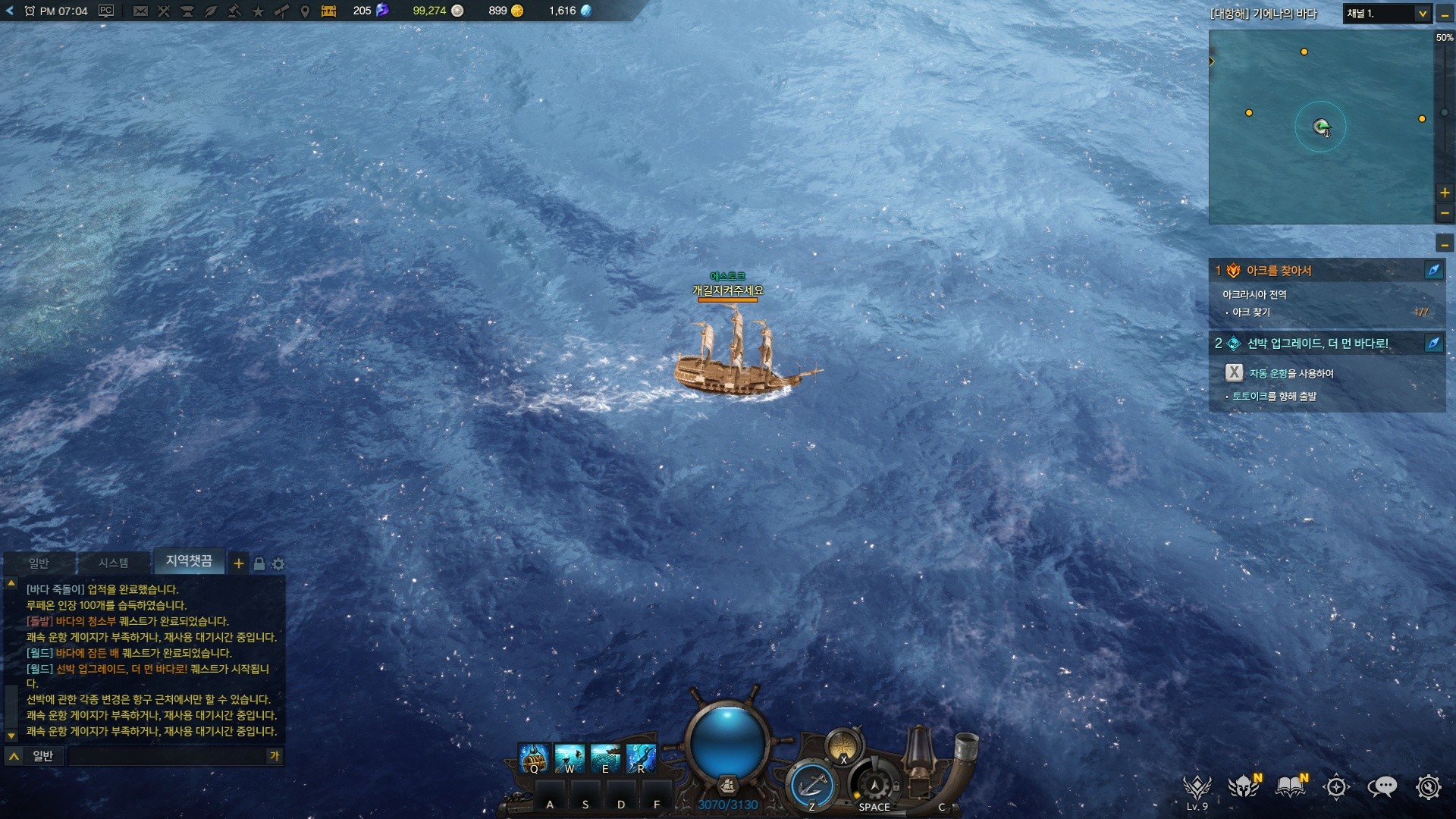Activate the harpoon fishing skill
1456x819 pixels.
tap(570, 758)
